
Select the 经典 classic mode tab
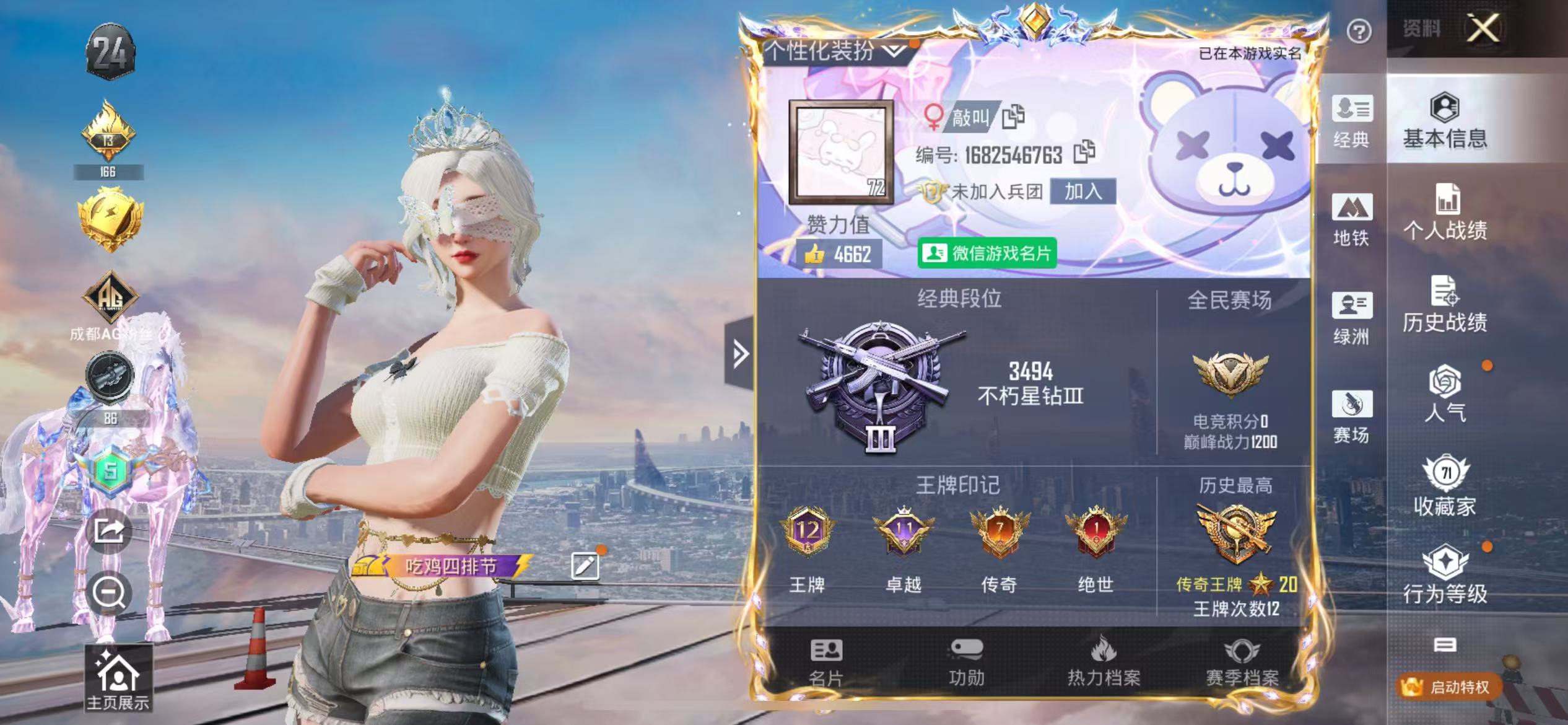click(1351, 121)
